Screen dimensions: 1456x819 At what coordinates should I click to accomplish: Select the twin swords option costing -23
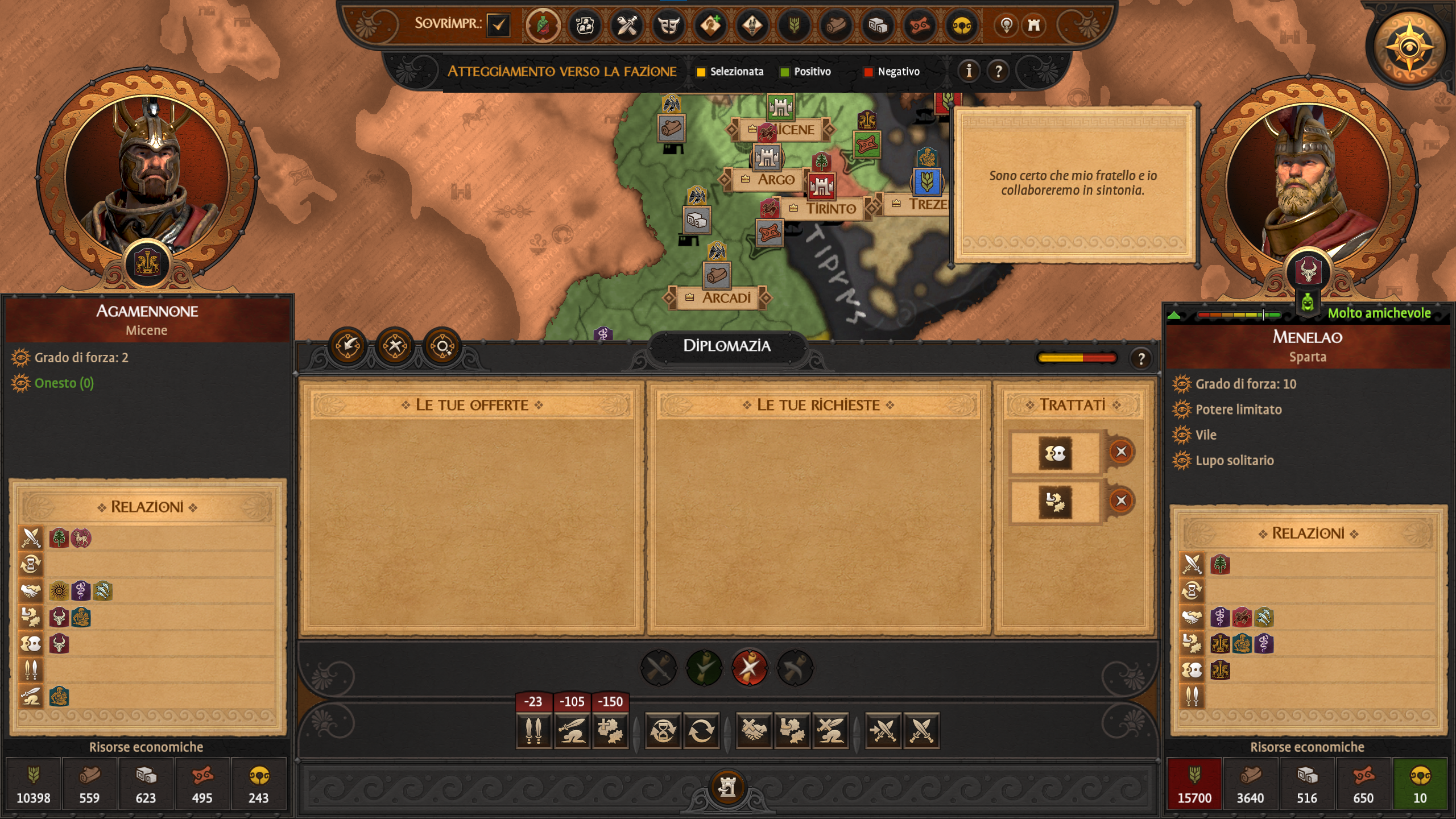click(533, 730)
